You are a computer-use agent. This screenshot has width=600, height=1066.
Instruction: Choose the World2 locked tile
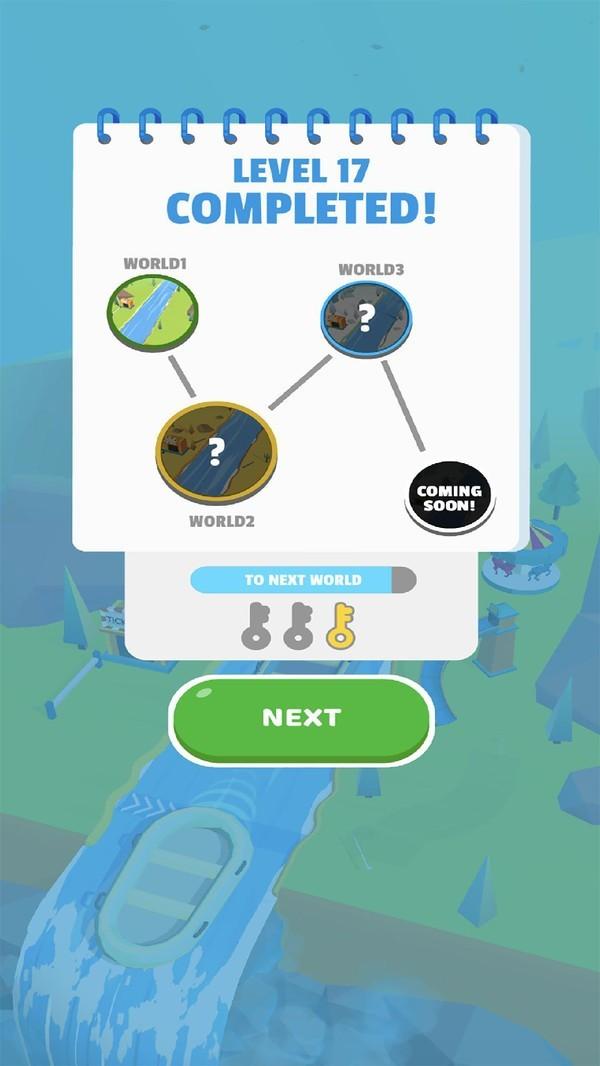pyautogui.click(x=216, y=453)
